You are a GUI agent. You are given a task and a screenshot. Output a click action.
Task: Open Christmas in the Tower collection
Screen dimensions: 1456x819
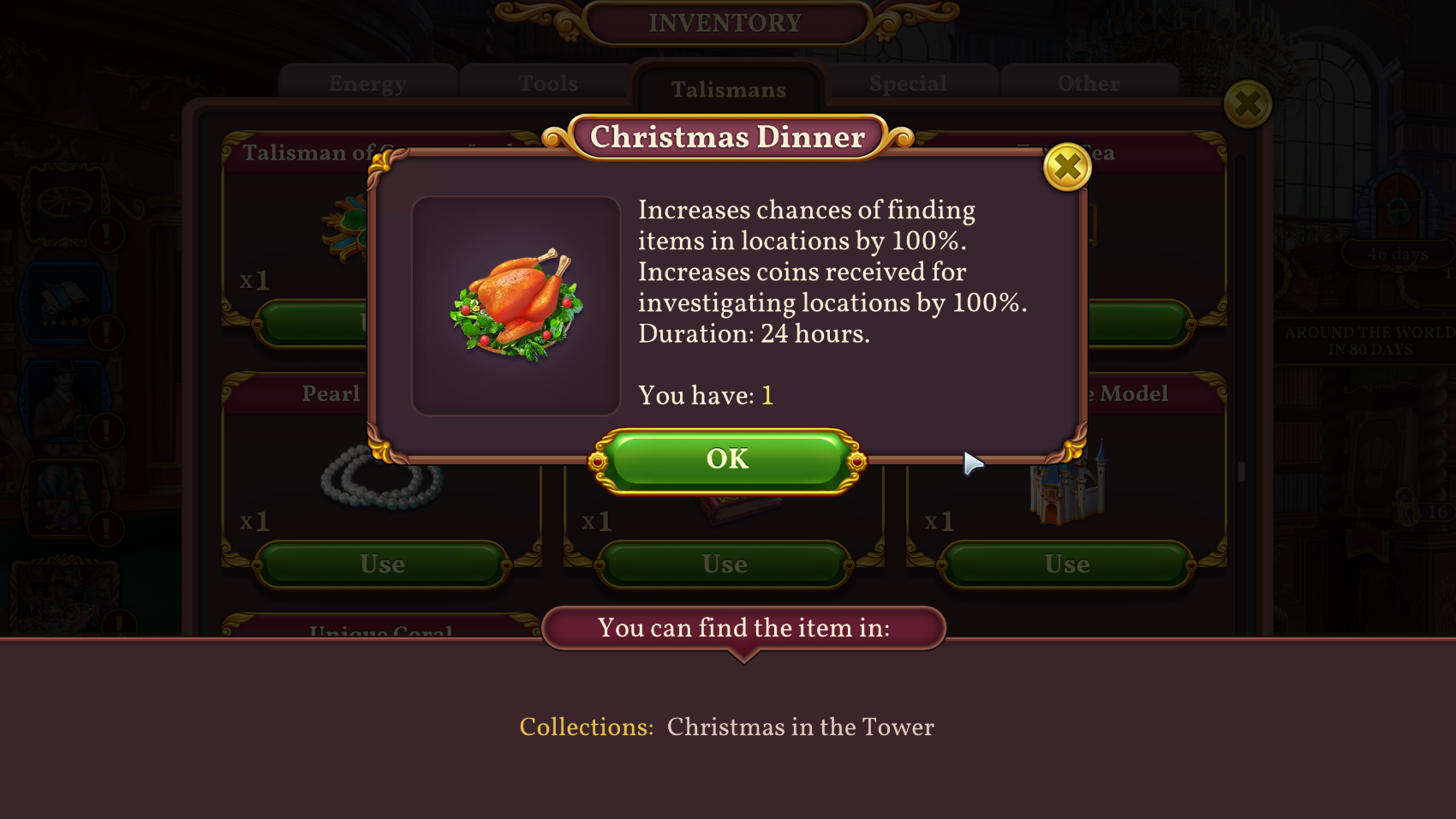coord(800,727)
